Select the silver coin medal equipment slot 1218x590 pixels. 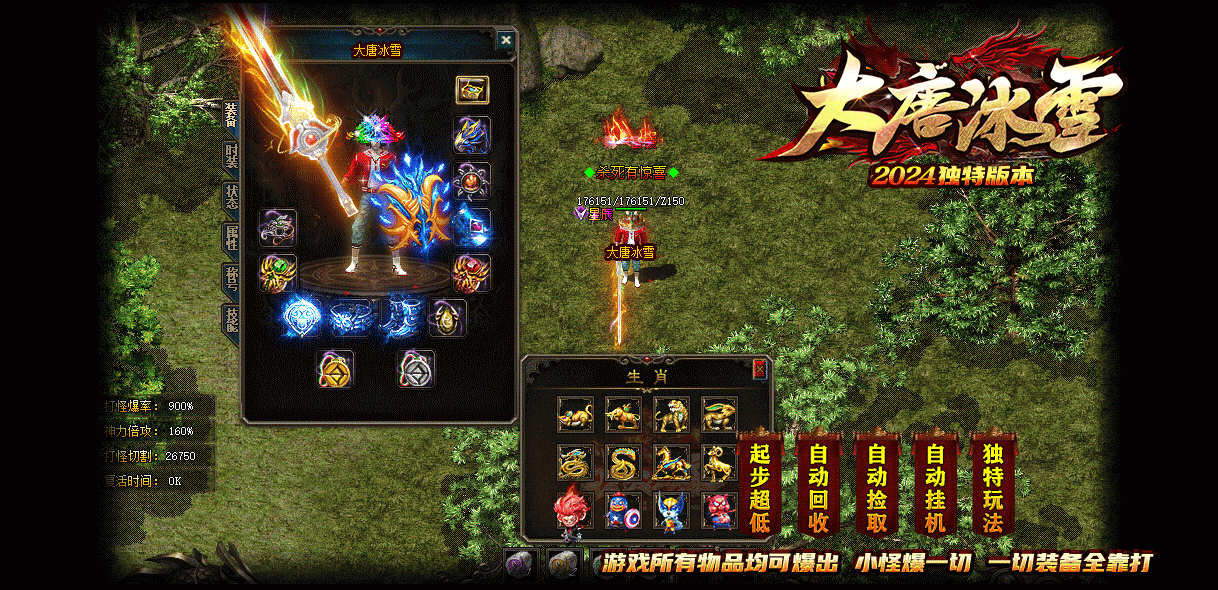point(415,369)
